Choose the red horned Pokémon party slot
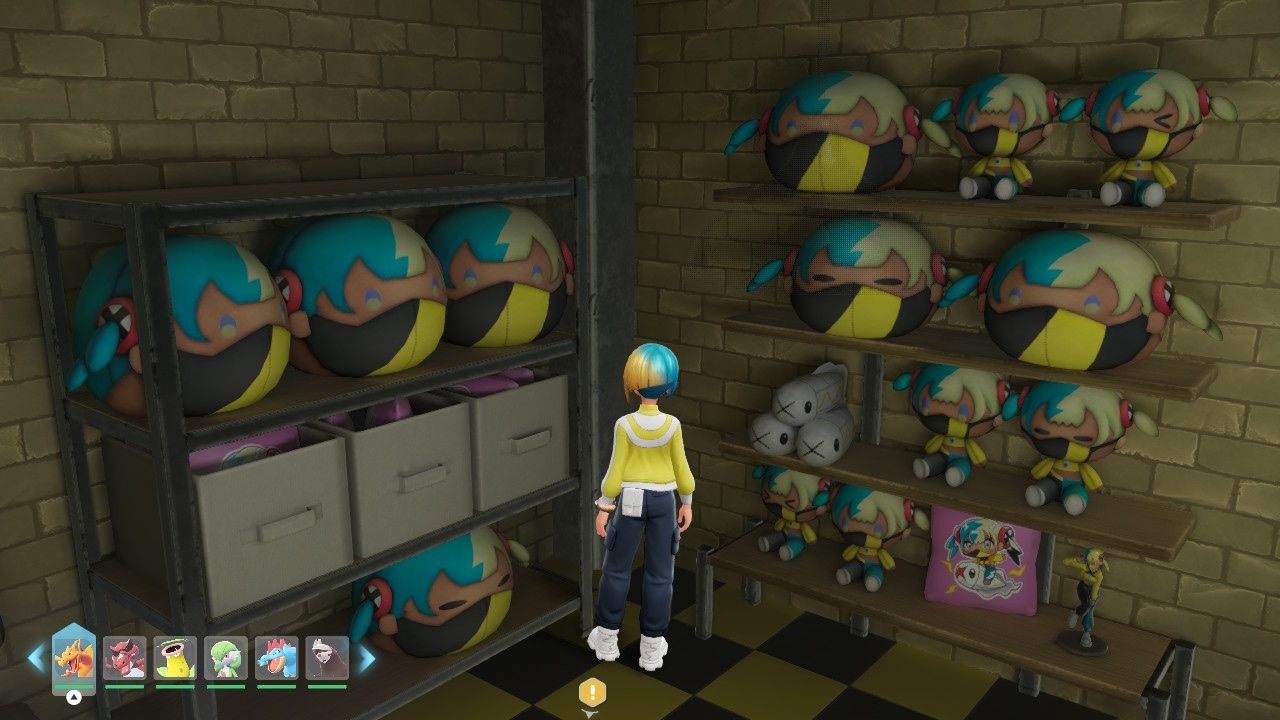Screen dimensions: 1280x720 coord(124,659)
